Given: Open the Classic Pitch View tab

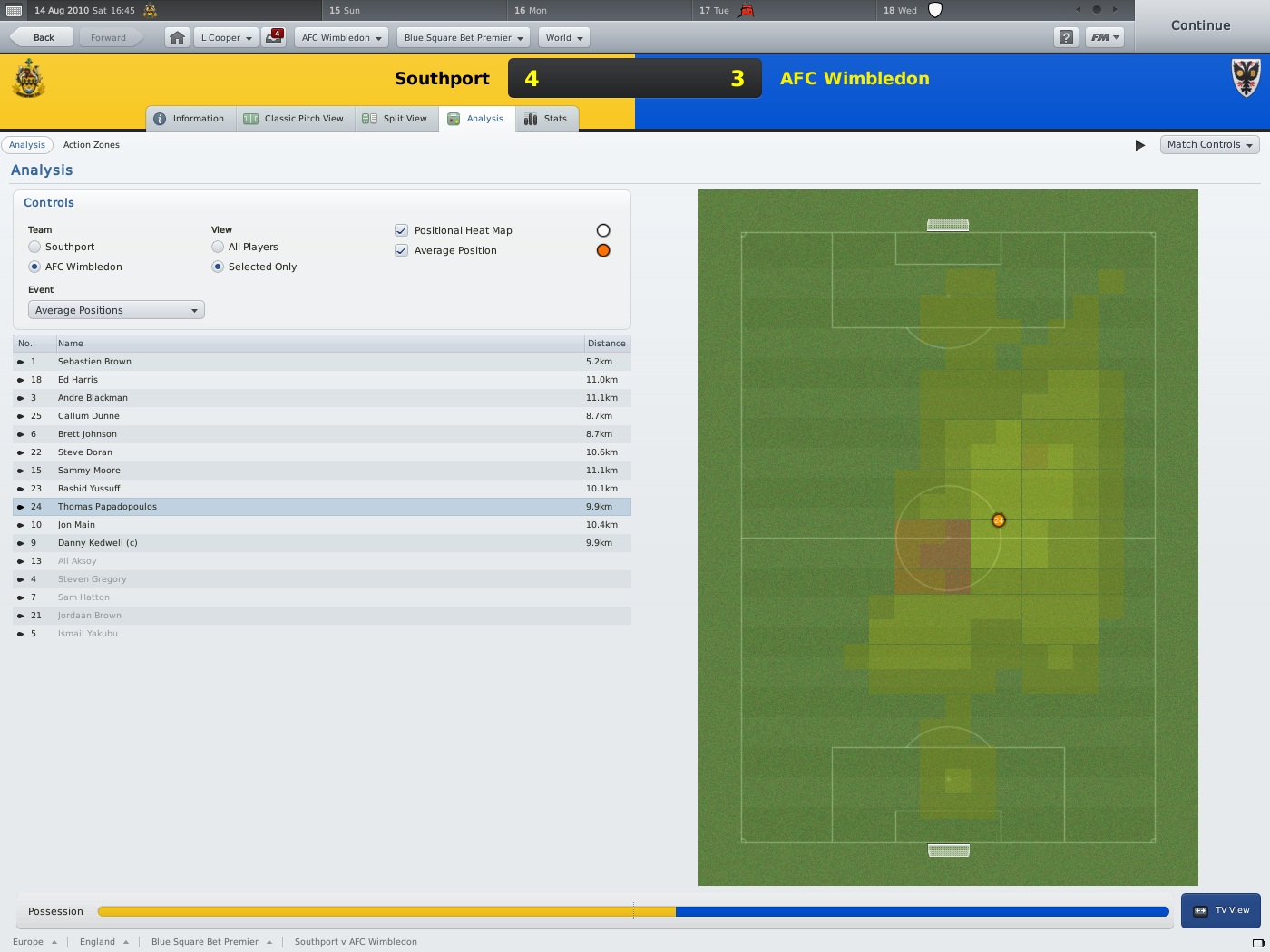Looking at the screenshot, I should [x=295, y=118].
